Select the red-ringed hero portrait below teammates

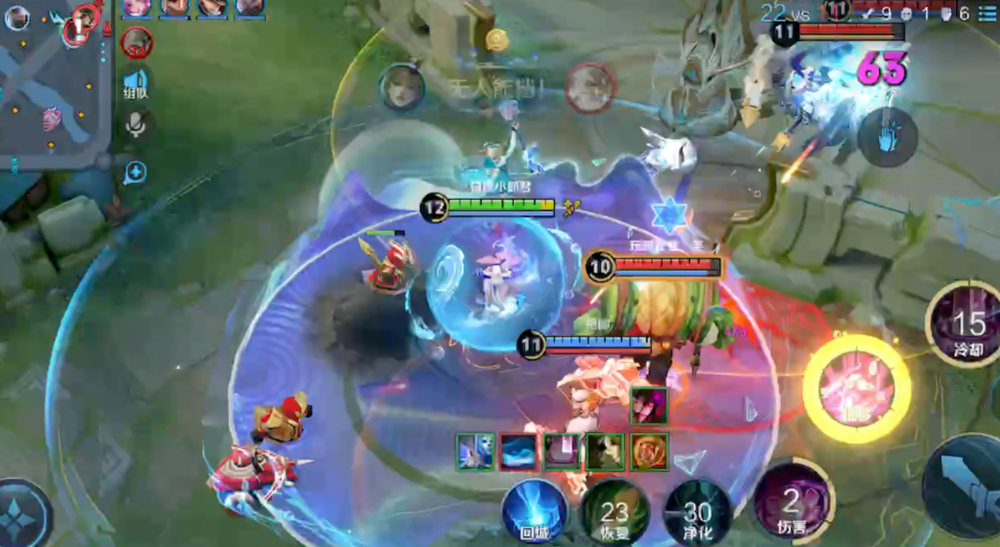(x=137, y=43)
